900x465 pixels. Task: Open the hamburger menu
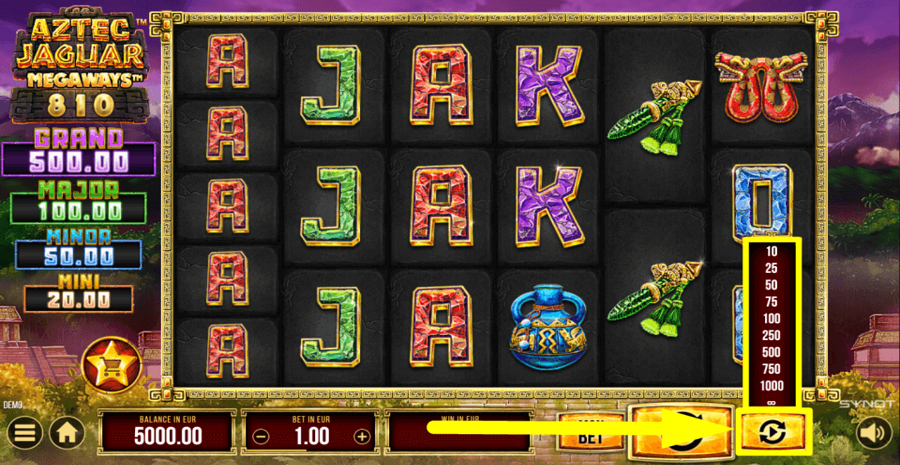(27, 433)
